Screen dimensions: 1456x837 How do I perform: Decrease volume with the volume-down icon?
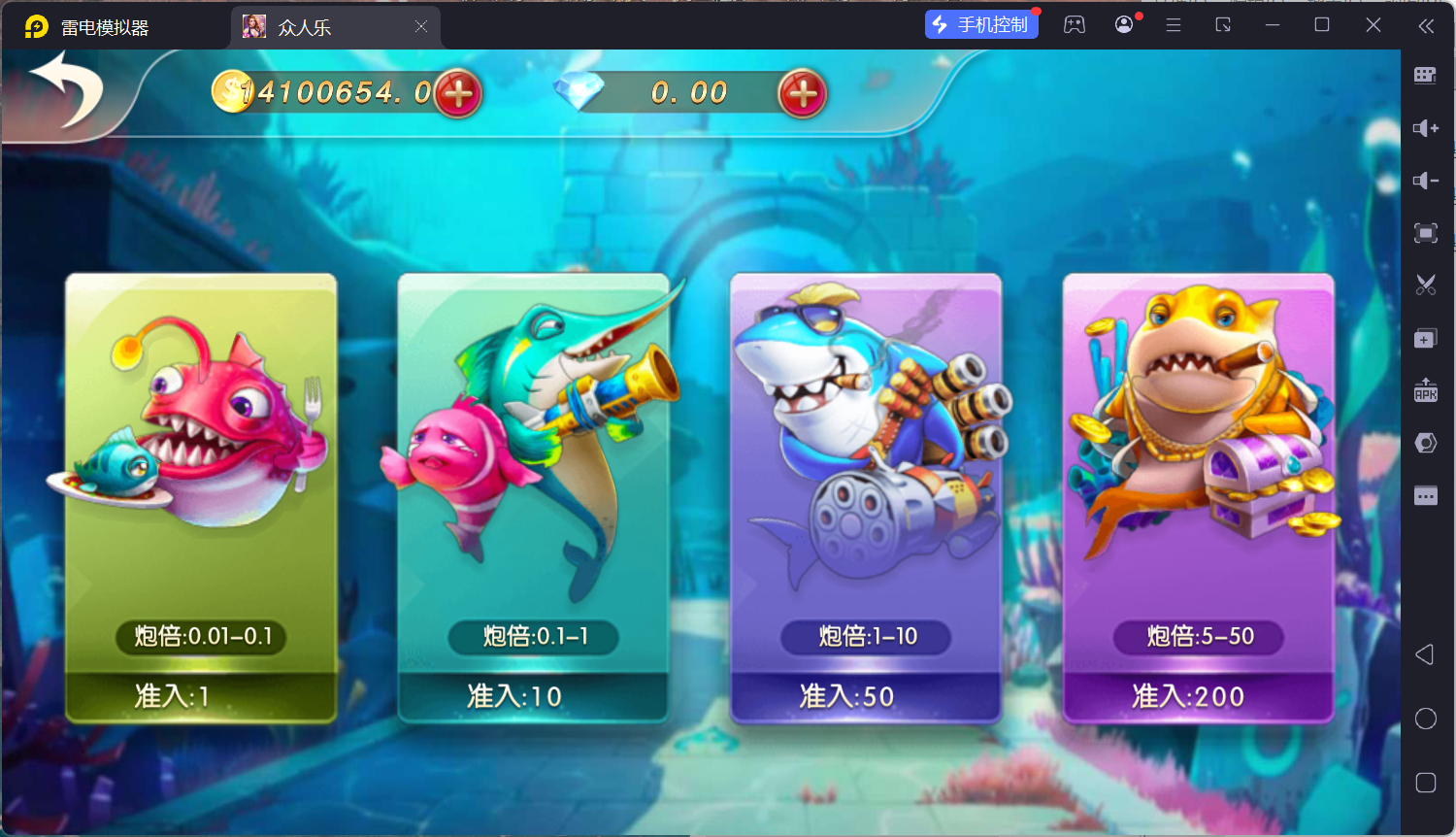click(1425, 180)
